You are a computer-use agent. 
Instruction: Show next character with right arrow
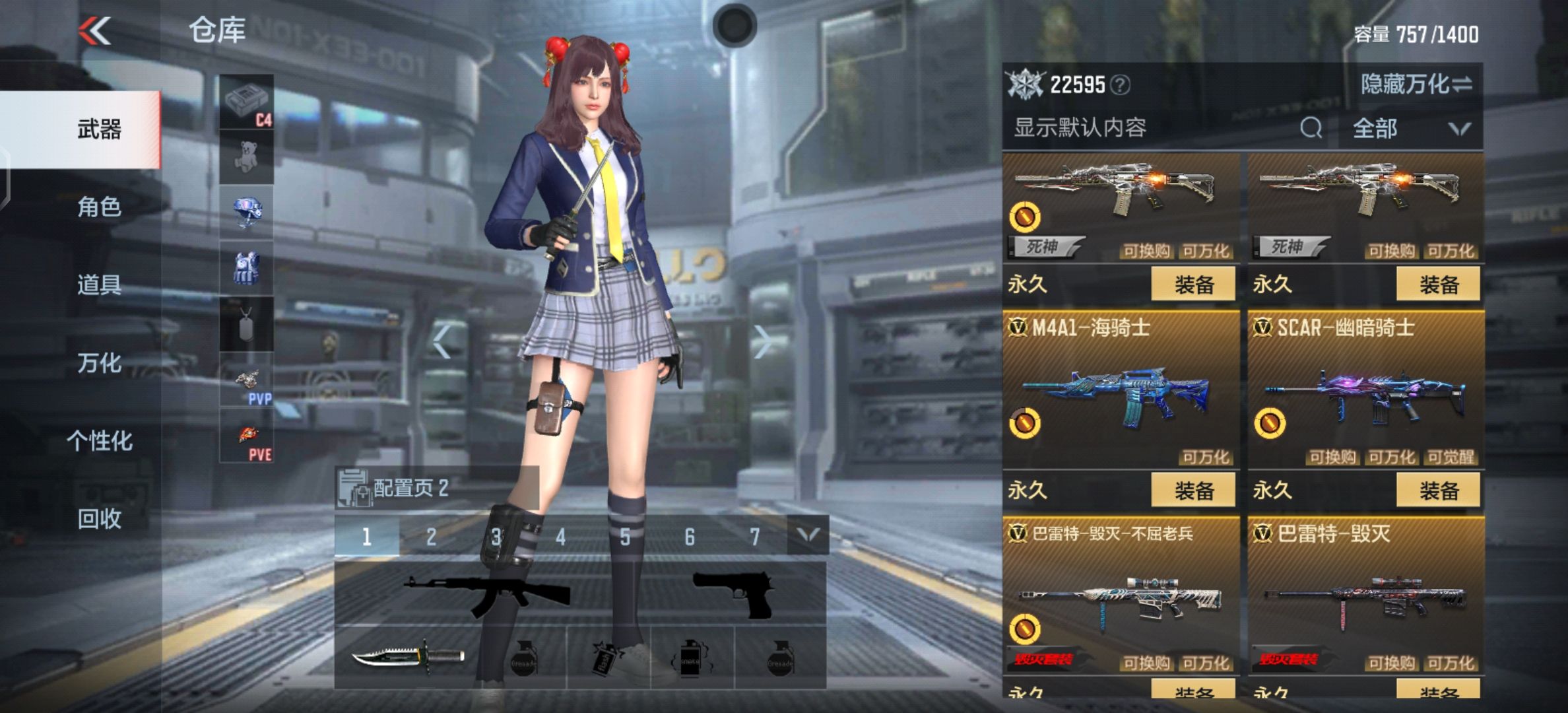762,342
